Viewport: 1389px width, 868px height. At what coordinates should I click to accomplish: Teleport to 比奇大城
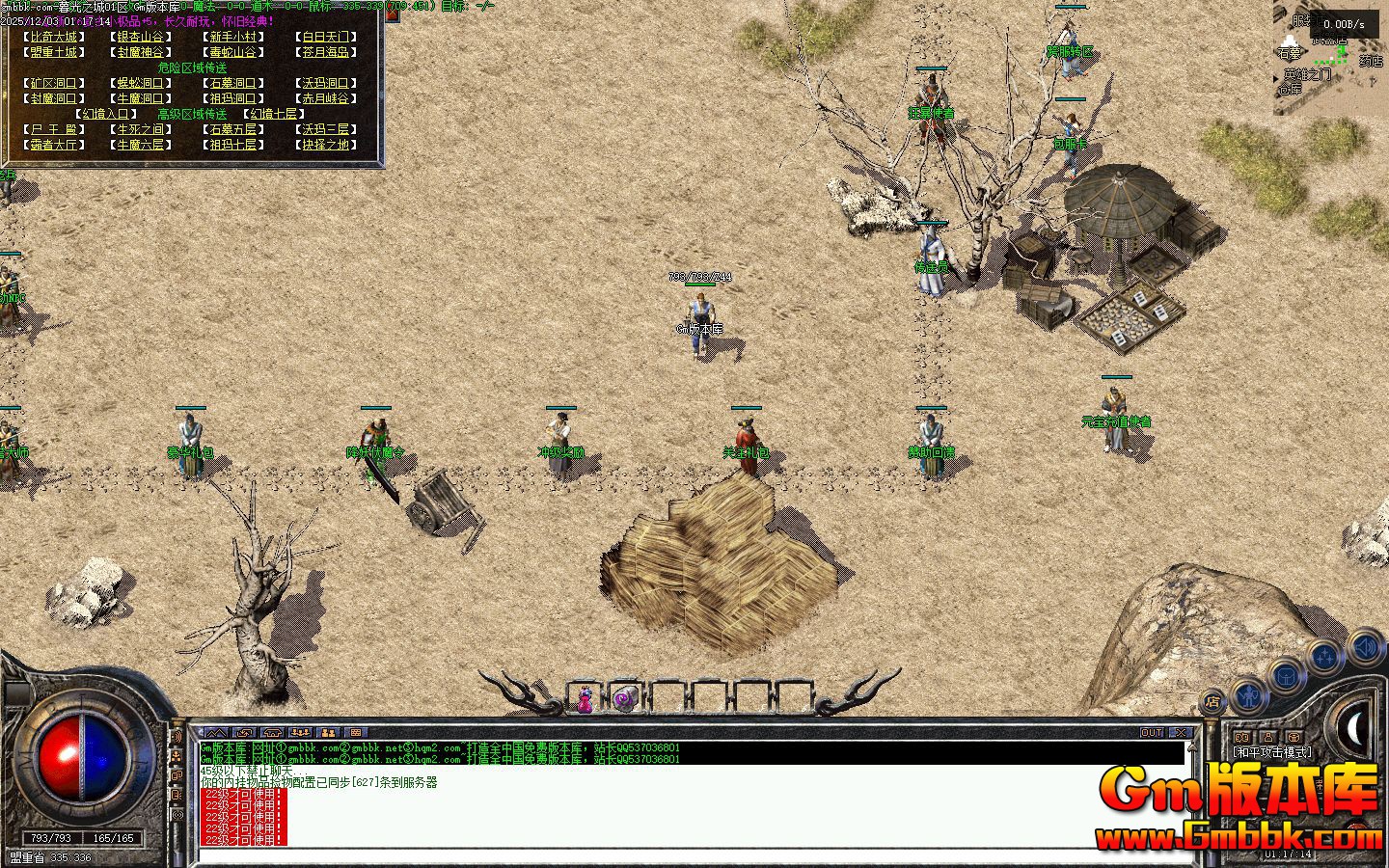coord(52,37)
